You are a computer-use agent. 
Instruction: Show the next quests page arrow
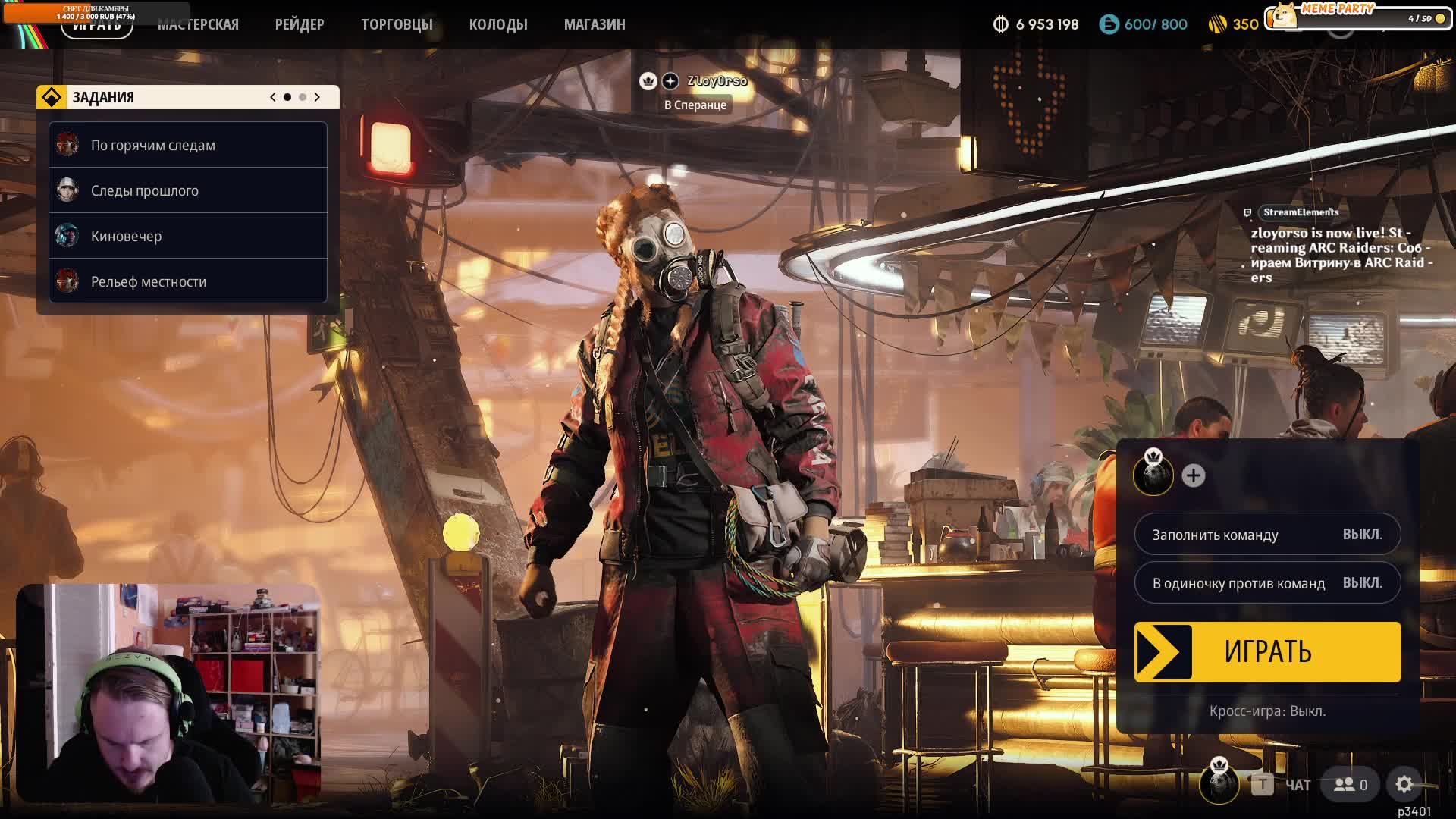click(317, 97)
